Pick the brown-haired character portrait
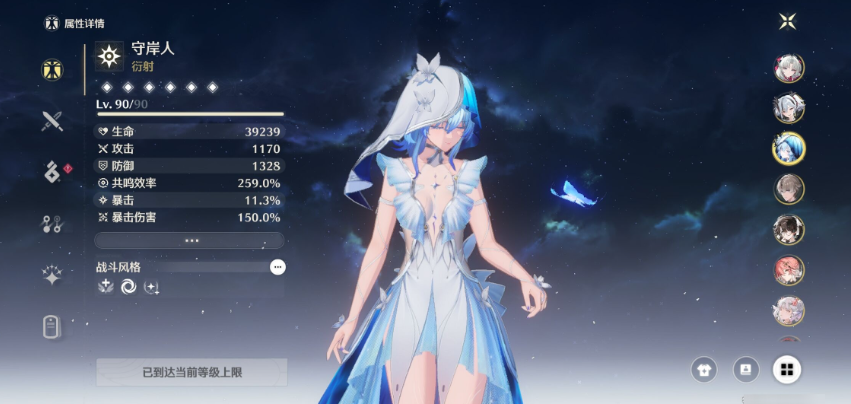This screenshot has width=851, height=404. click(788, 189)
